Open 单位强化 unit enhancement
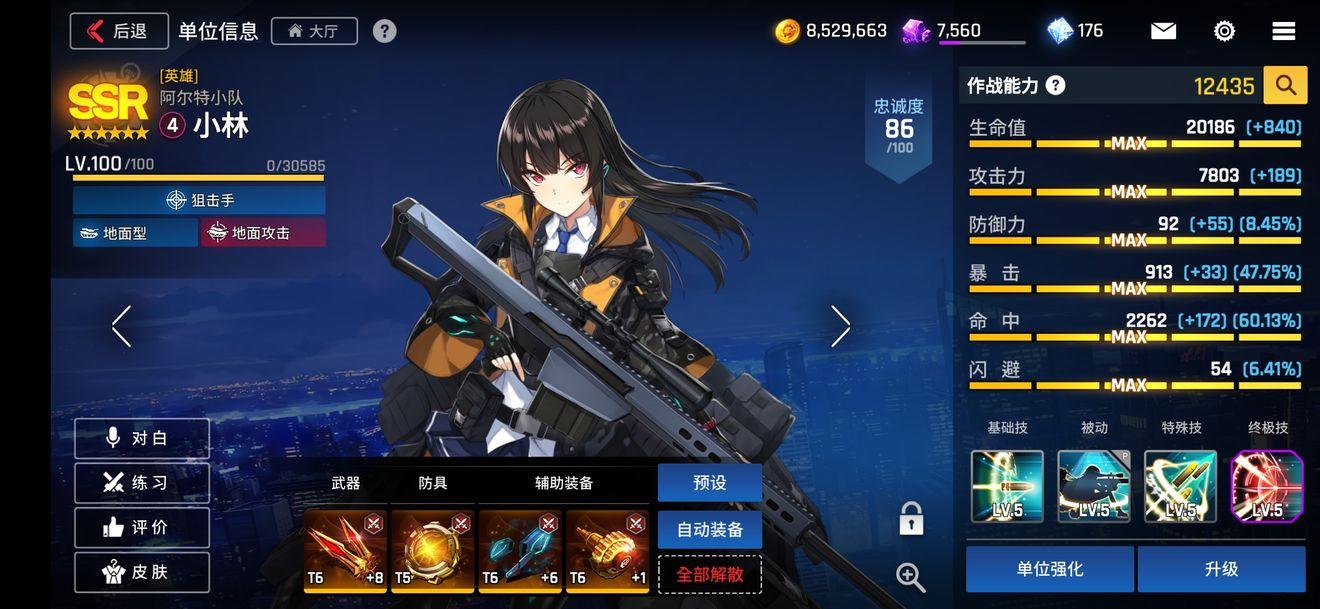 point(1050,569)
